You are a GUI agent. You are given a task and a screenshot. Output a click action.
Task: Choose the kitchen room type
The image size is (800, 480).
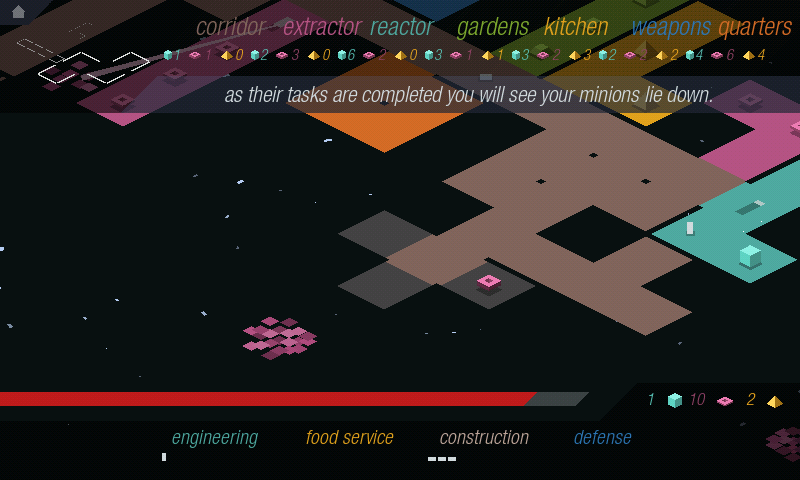tap(576, 27)
